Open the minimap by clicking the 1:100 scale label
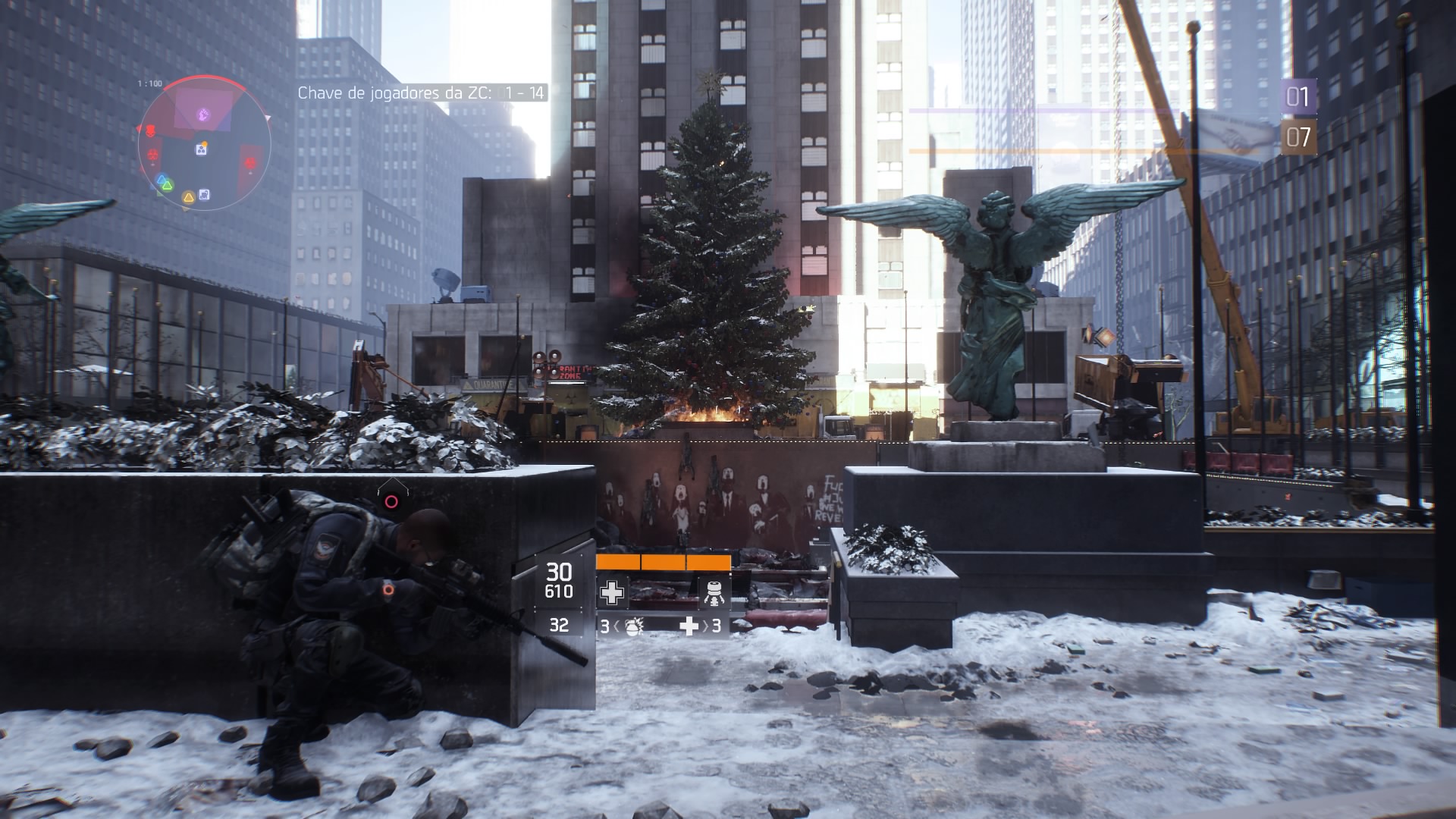This screenshot has width=1456, height=819. point(149,82)
